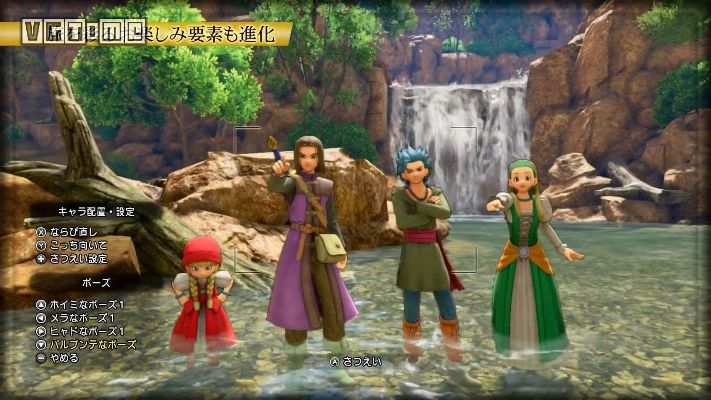Select the ならび直し rearrange option
Viewport: 711px width, 400px height.
72,232
